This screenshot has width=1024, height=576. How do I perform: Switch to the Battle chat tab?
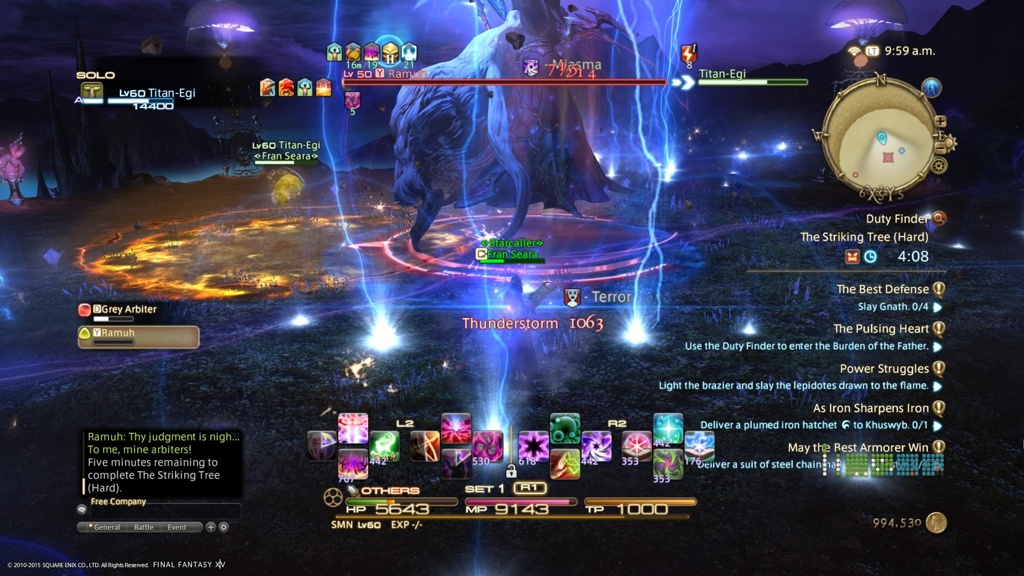[144, 527]
